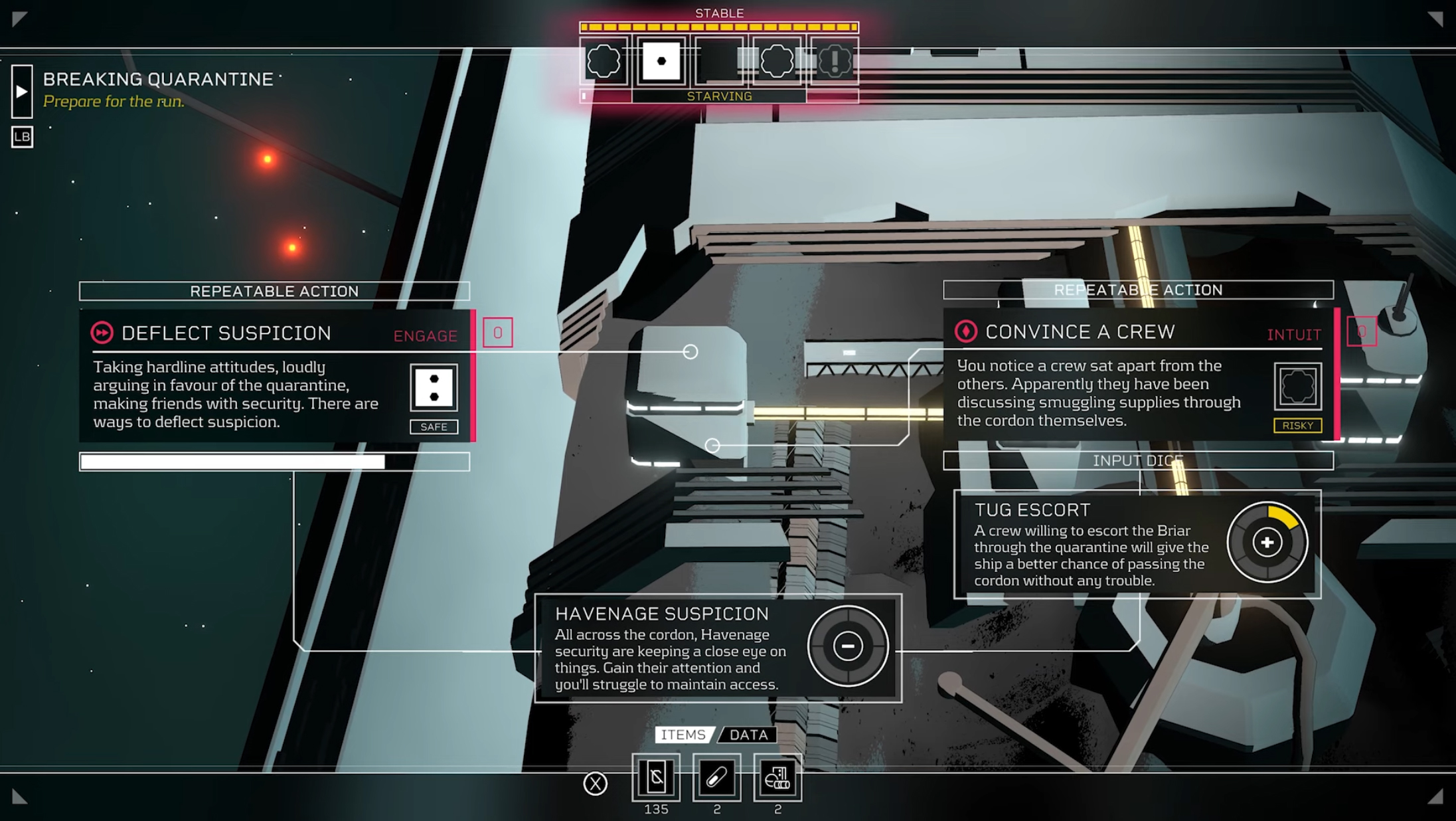Select the capsule item slot

(x=716, y=778)
